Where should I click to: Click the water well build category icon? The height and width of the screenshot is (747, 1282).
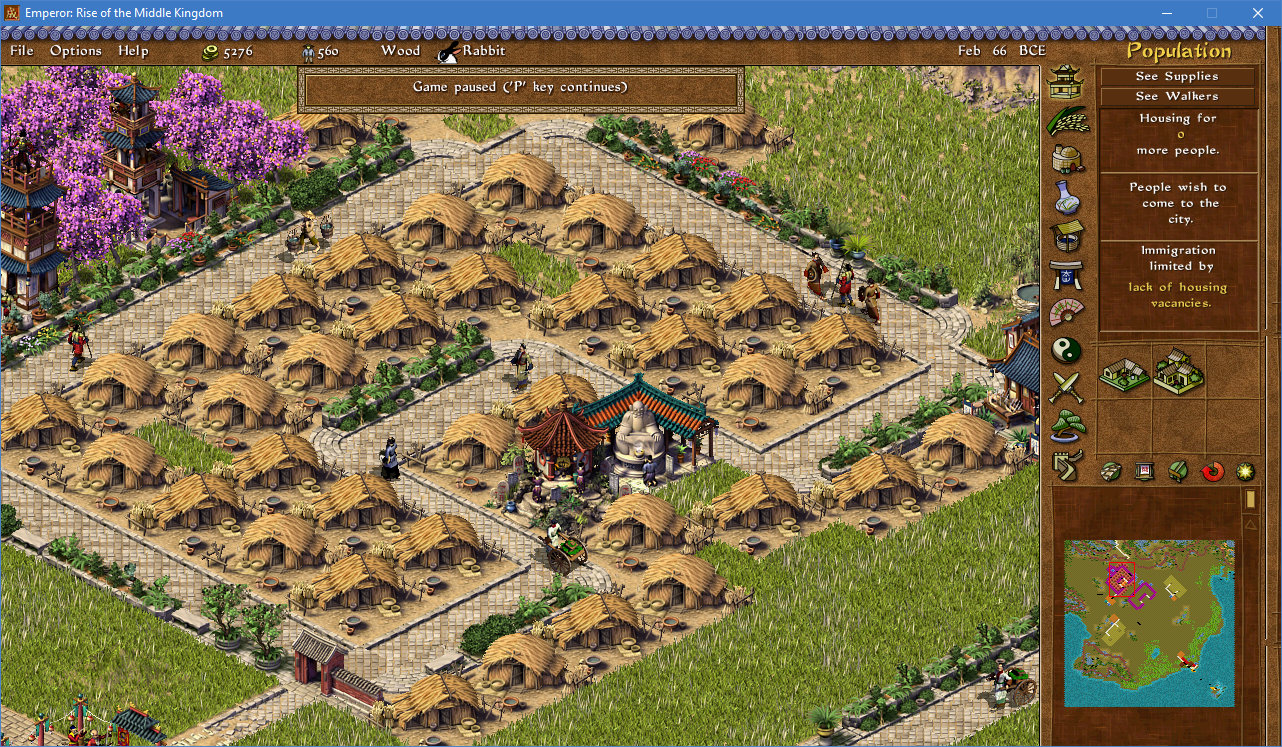point(1066,233)
